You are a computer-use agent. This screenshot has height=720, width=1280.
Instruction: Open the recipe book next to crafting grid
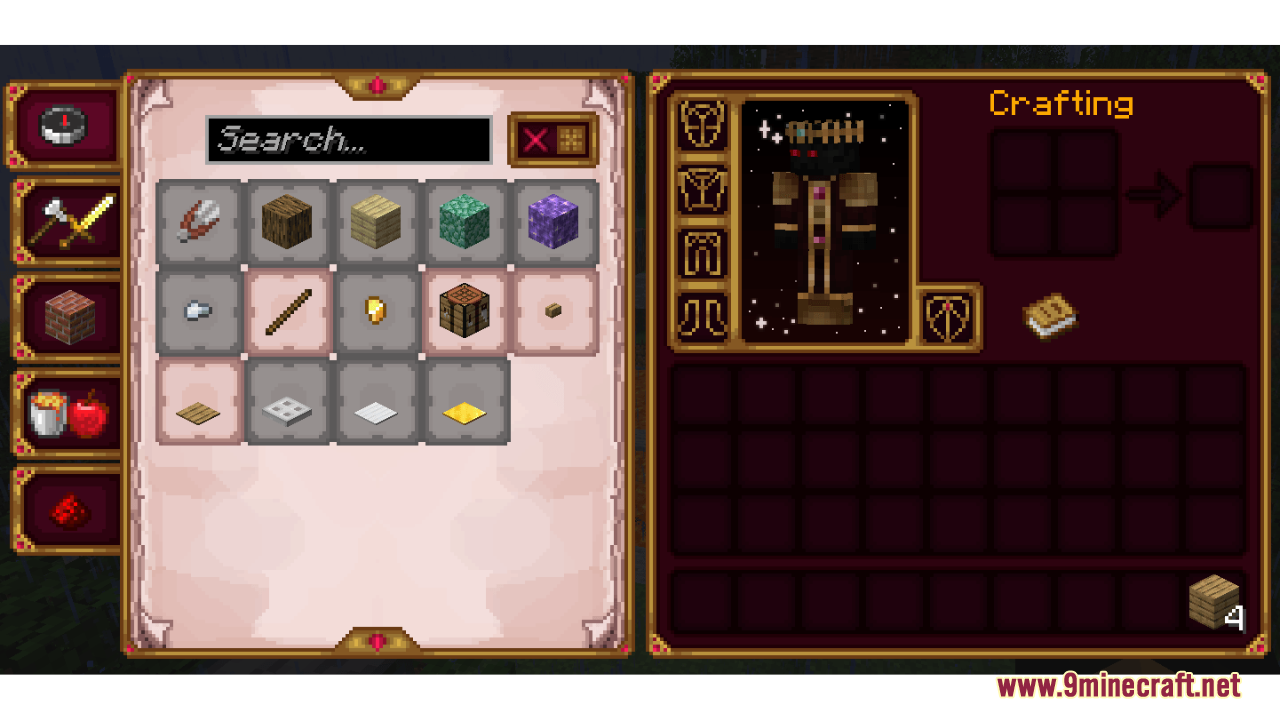click(1048, 315)
